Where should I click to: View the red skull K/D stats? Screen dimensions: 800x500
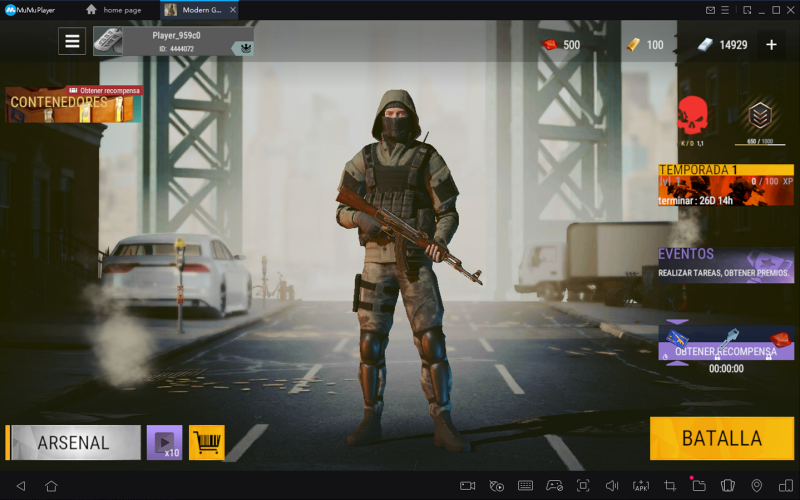pos(692,118)
